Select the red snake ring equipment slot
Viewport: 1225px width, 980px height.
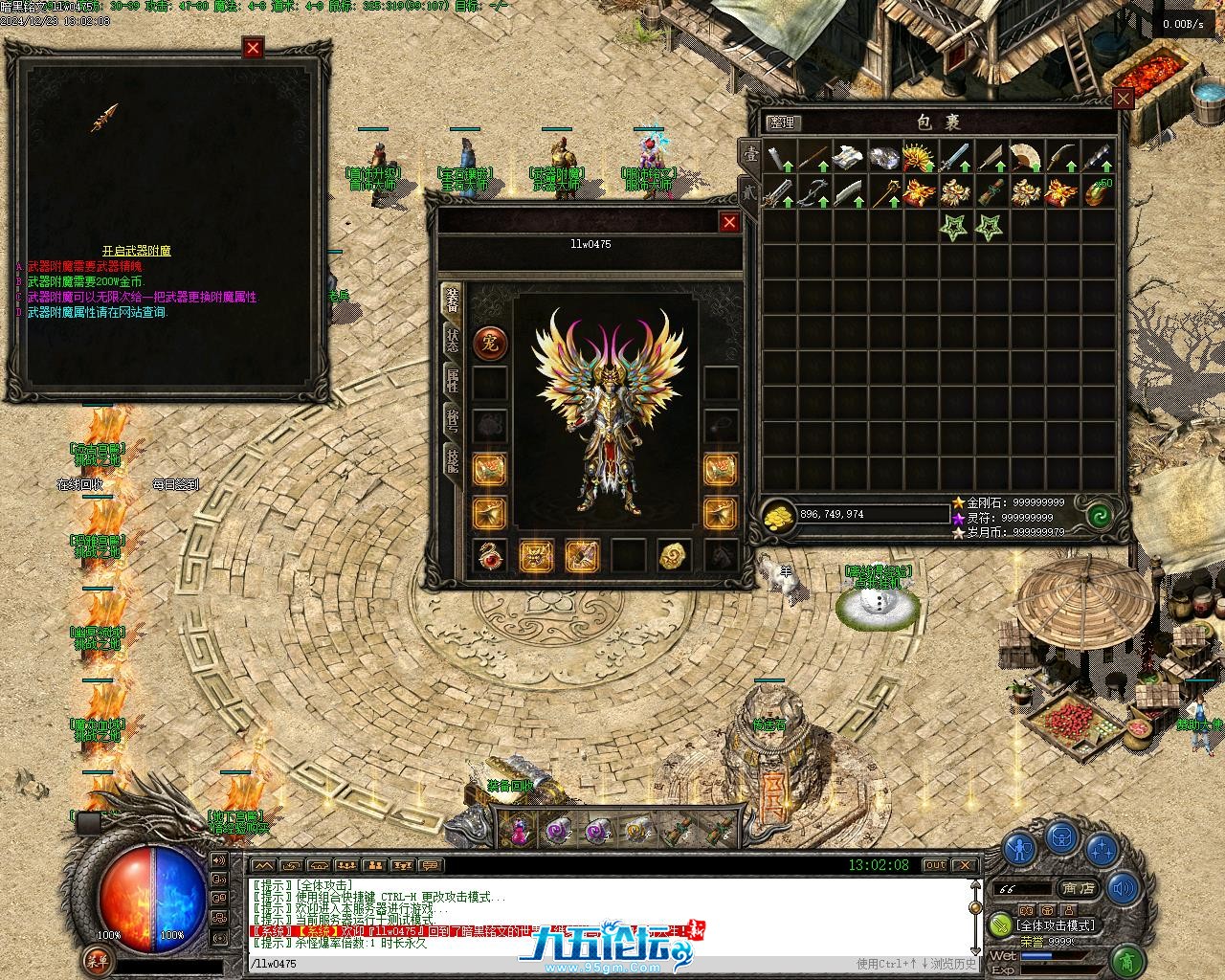pos(490,555)
